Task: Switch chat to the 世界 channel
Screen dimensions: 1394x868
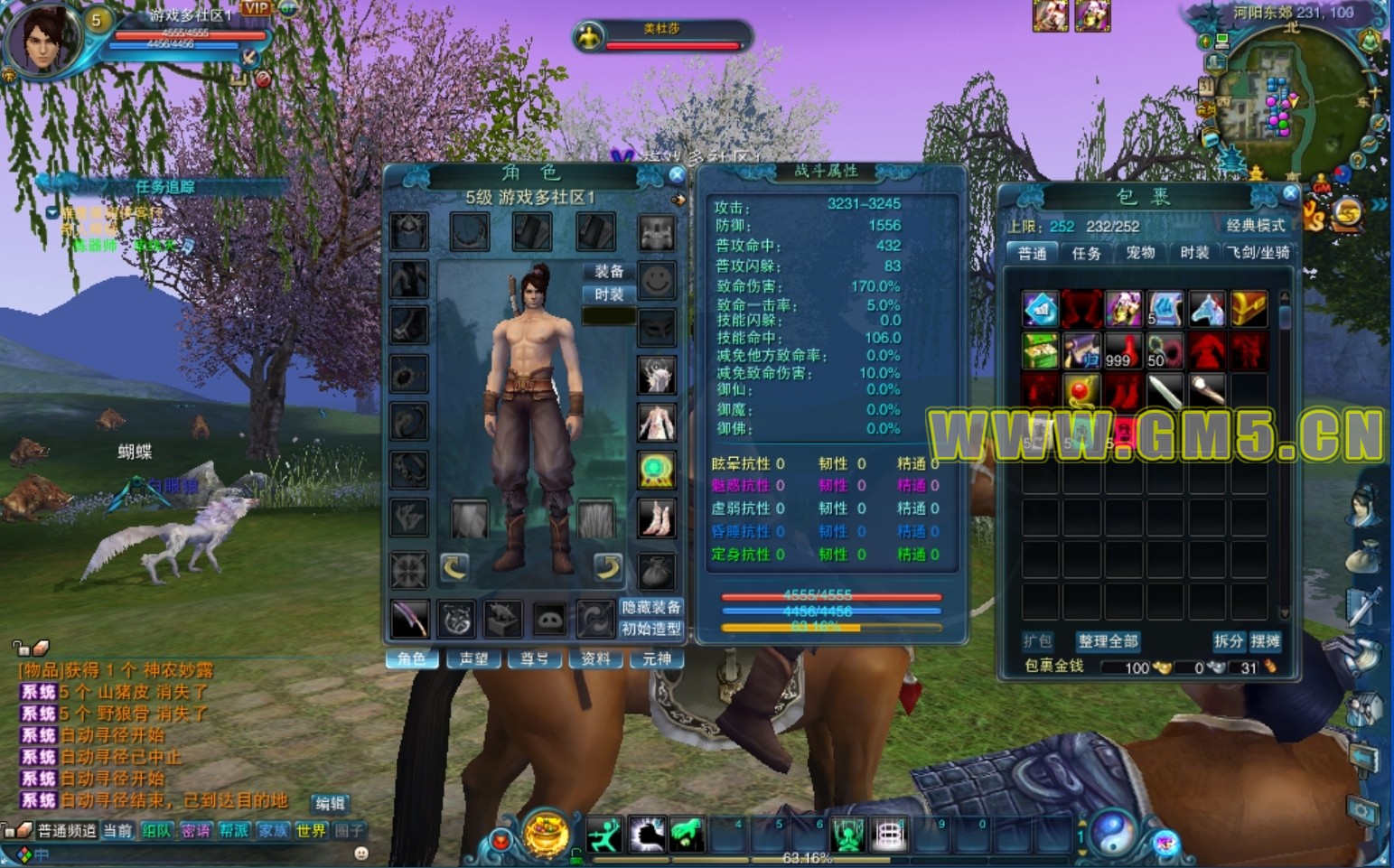Action: 311,830
